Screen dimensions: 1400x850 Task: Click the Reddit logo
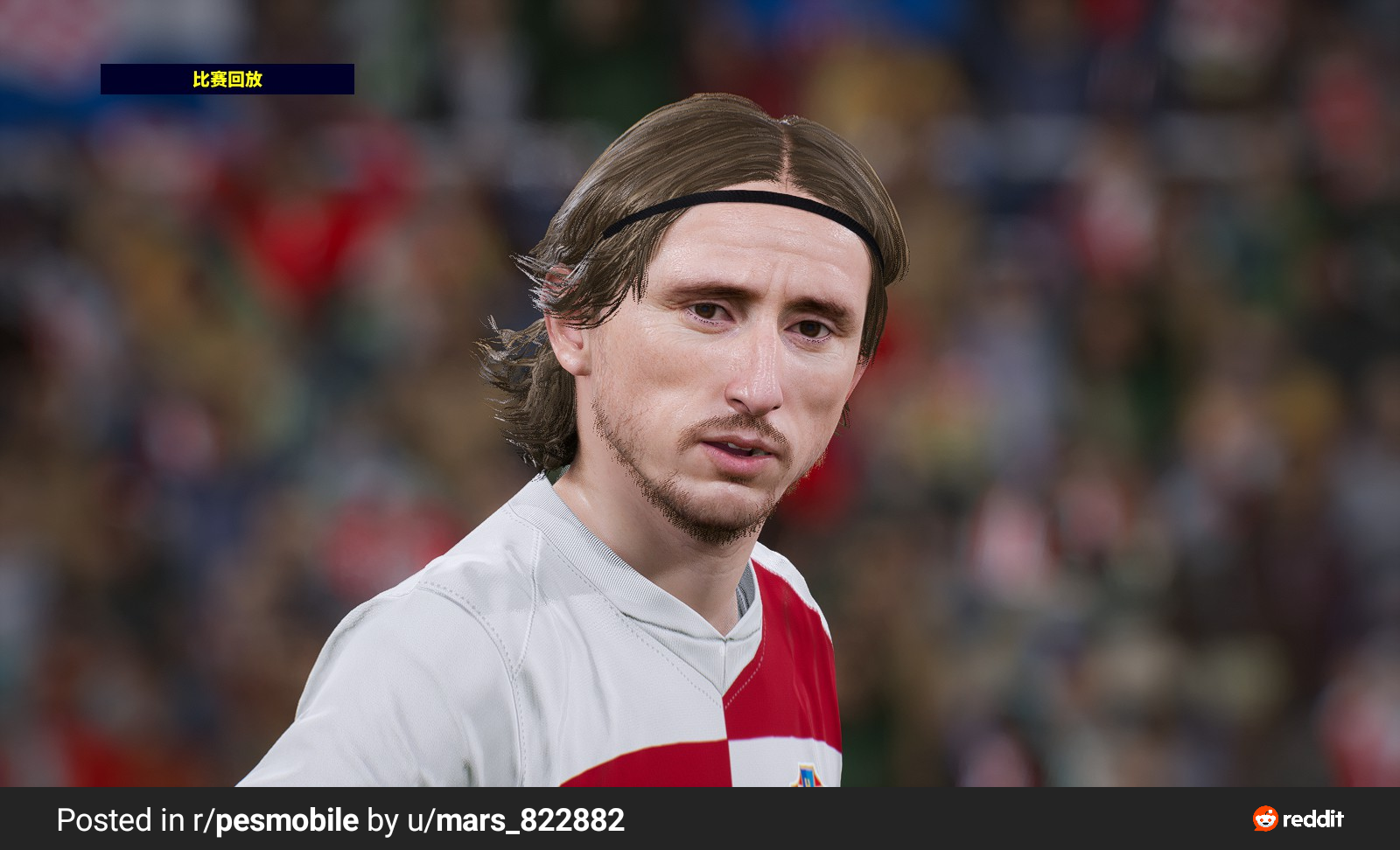[x=1298, y=819]
